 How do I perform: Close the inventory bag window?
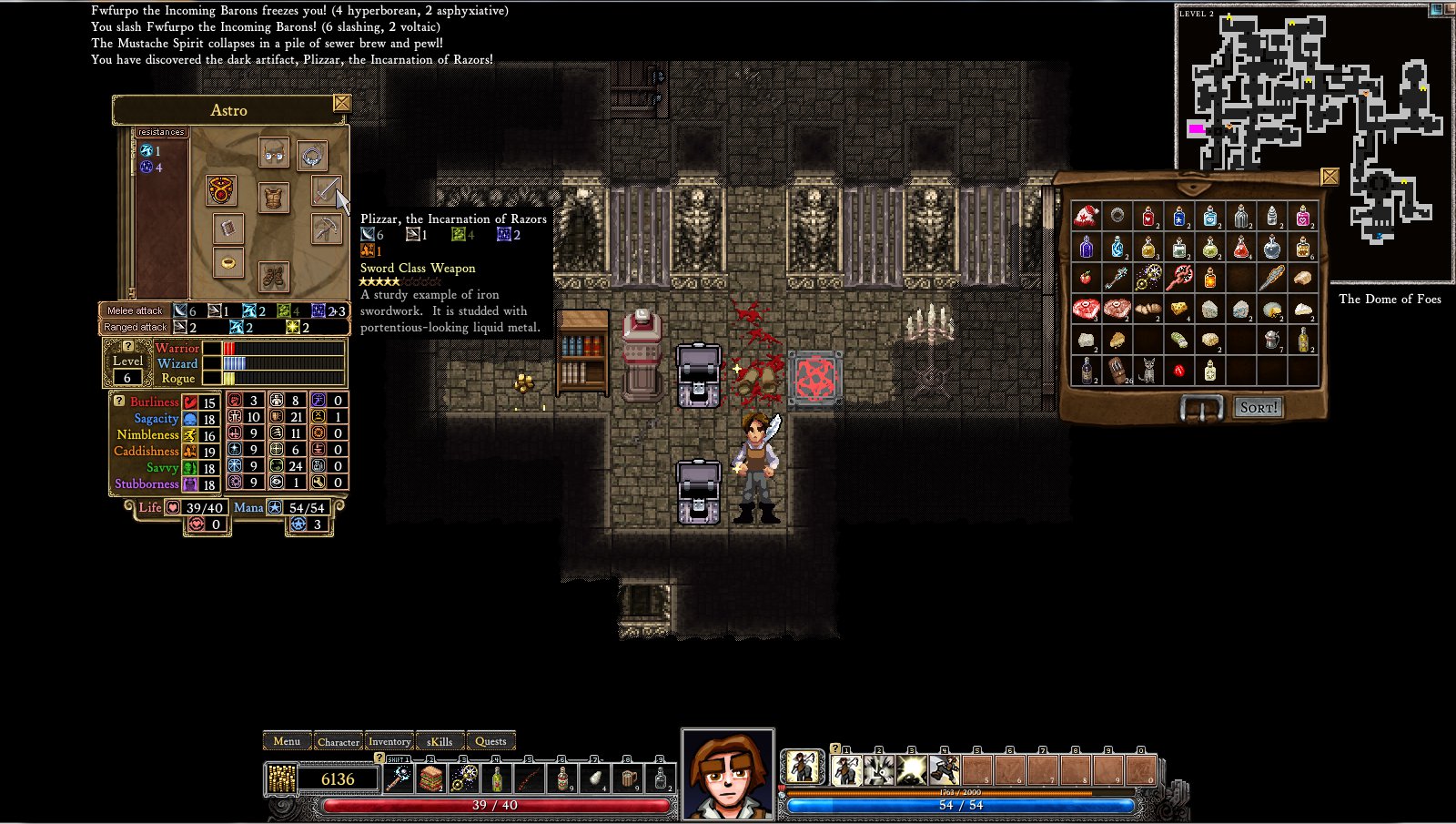(x=1330, y=177)
